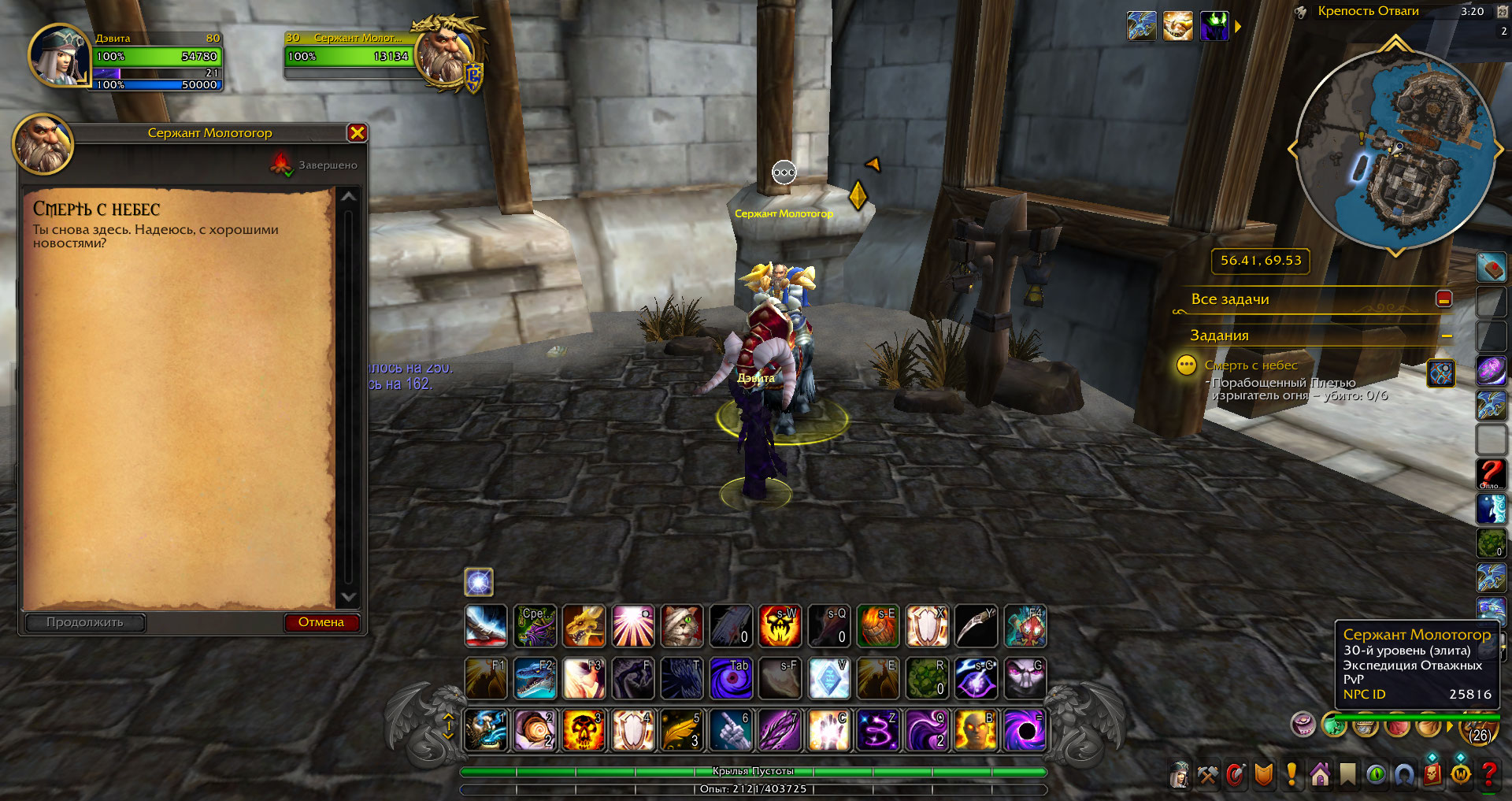Collapse the Все задачи objective tracker

click(1443, 299)
